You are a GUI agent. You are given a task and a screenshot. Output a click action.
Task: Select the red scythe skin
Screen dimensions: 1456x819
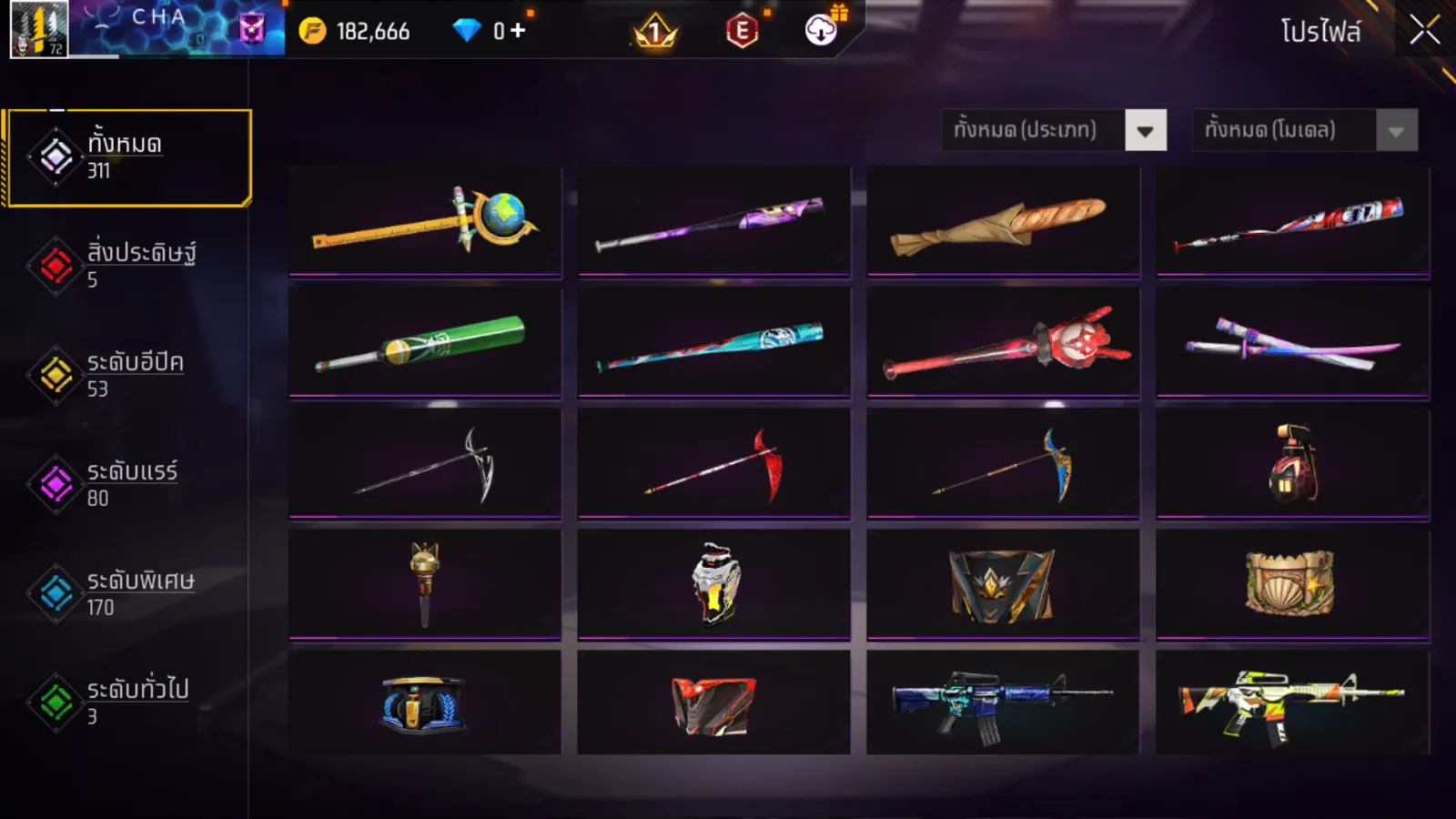pyautogui.click(x=713, y=463)
